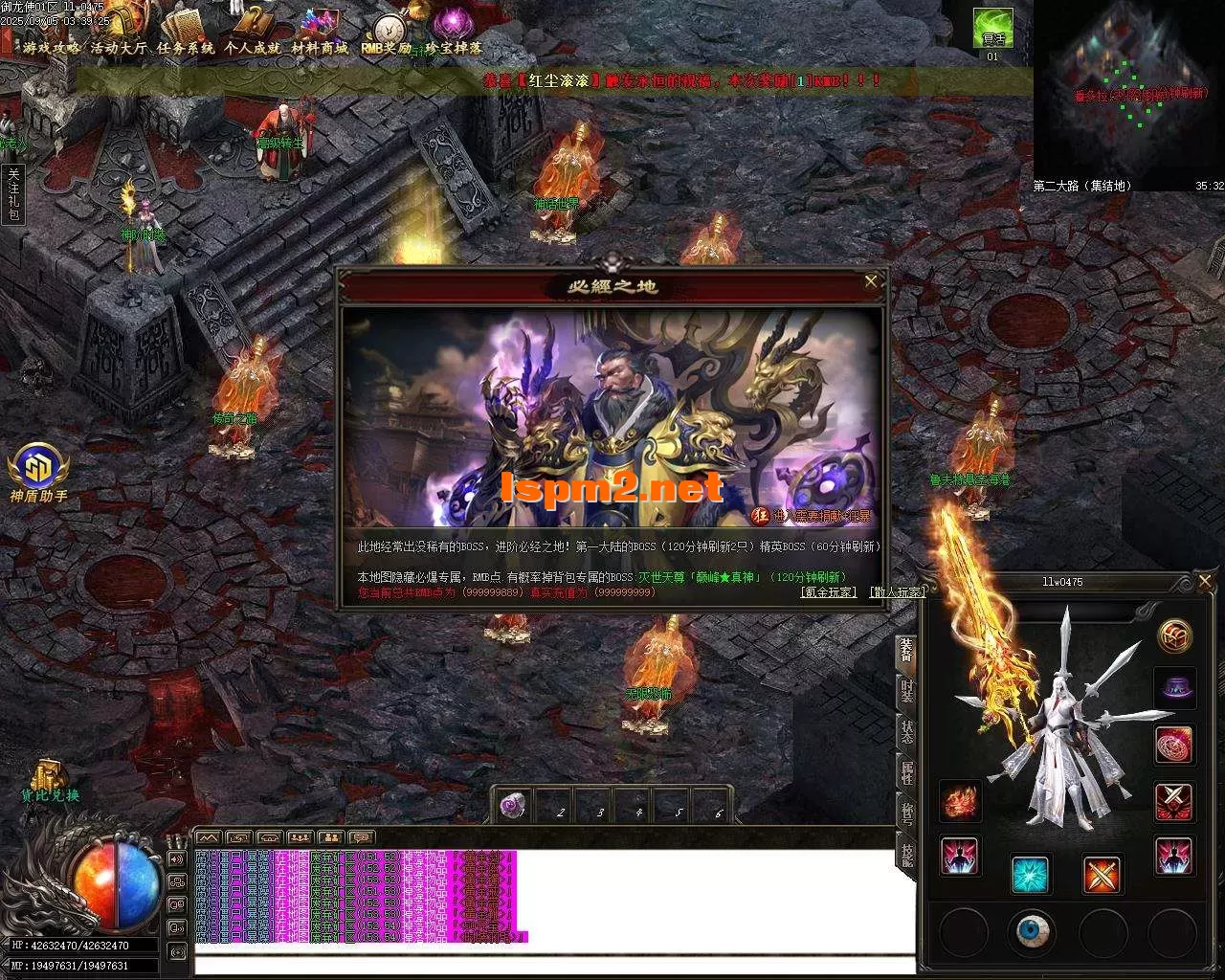Choose the 氪金玩家 entry option
This screenshot has width=1225, height=980.
pos(829,591)
